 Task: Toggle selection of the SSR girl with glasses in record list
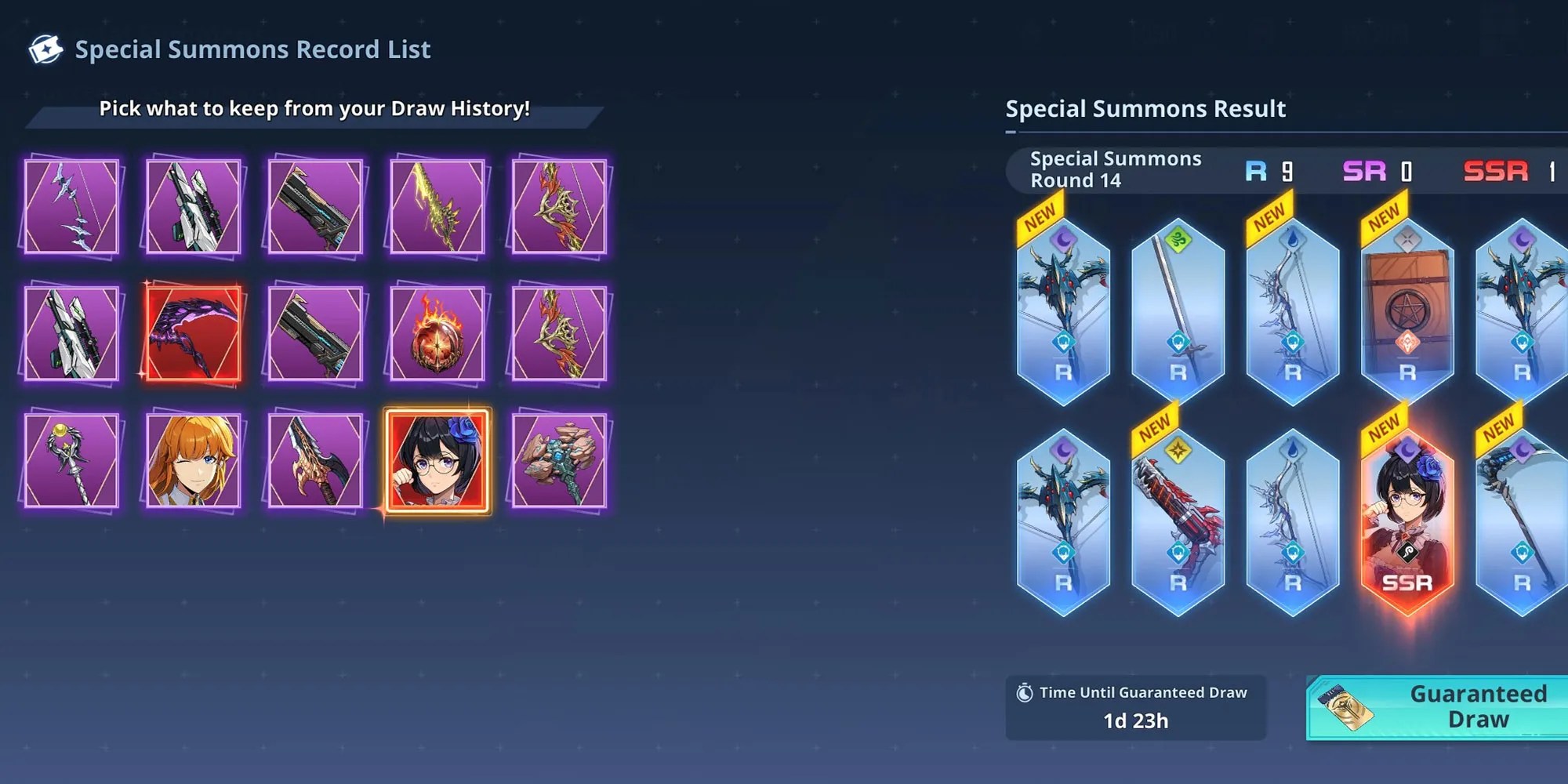click(437, 463)
